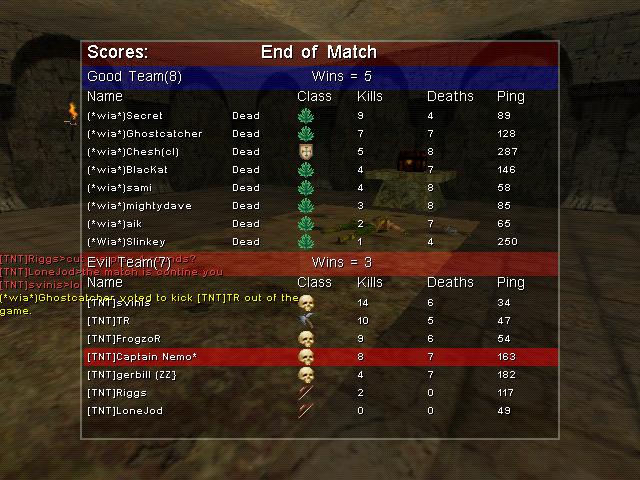Click the Good Team(8) blue header bar
640x480 pixels.
point(320,76)
